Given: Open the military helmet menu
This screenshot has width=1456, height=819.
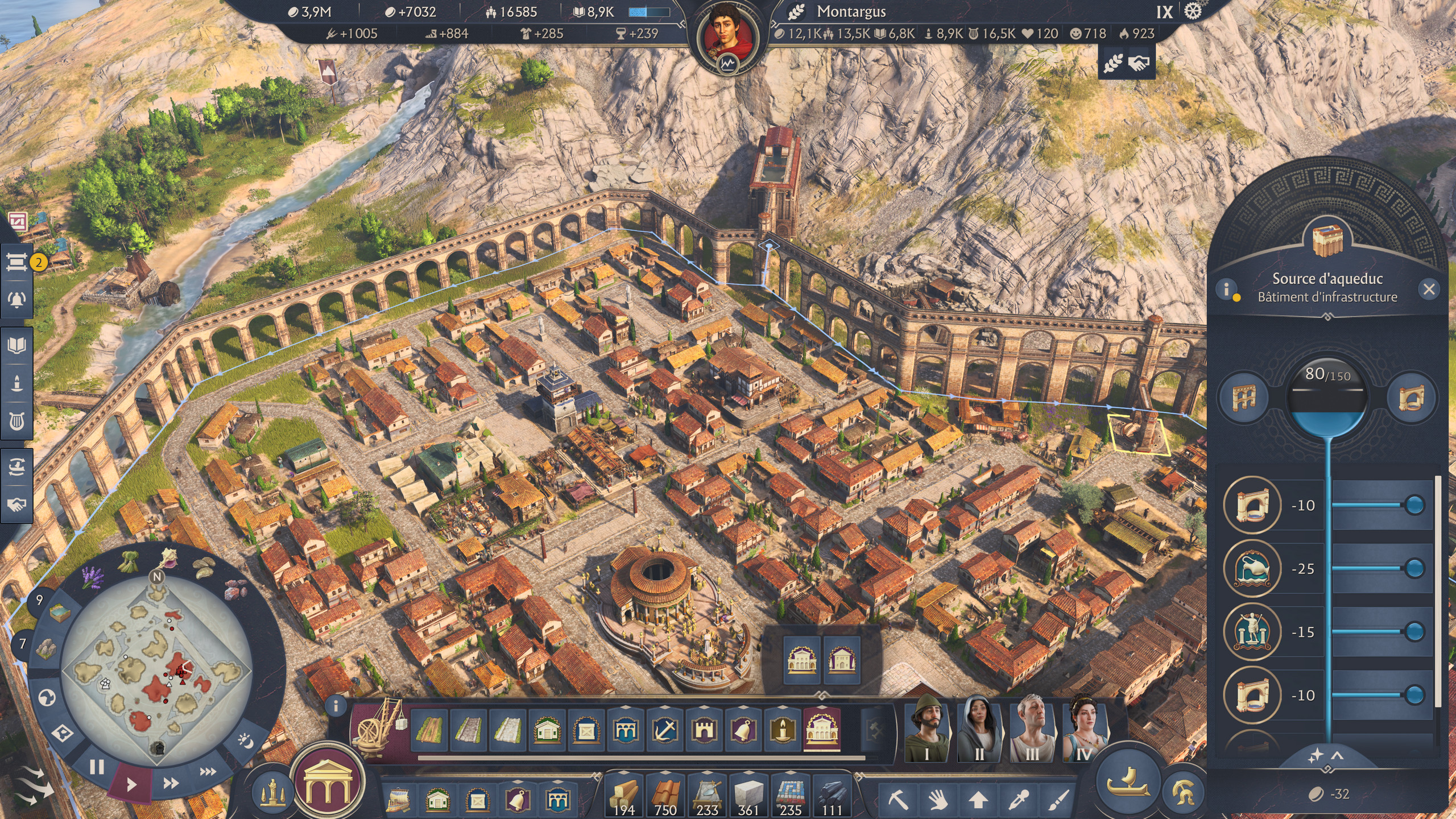Looking at the screenshot, I should point(1184,791).
